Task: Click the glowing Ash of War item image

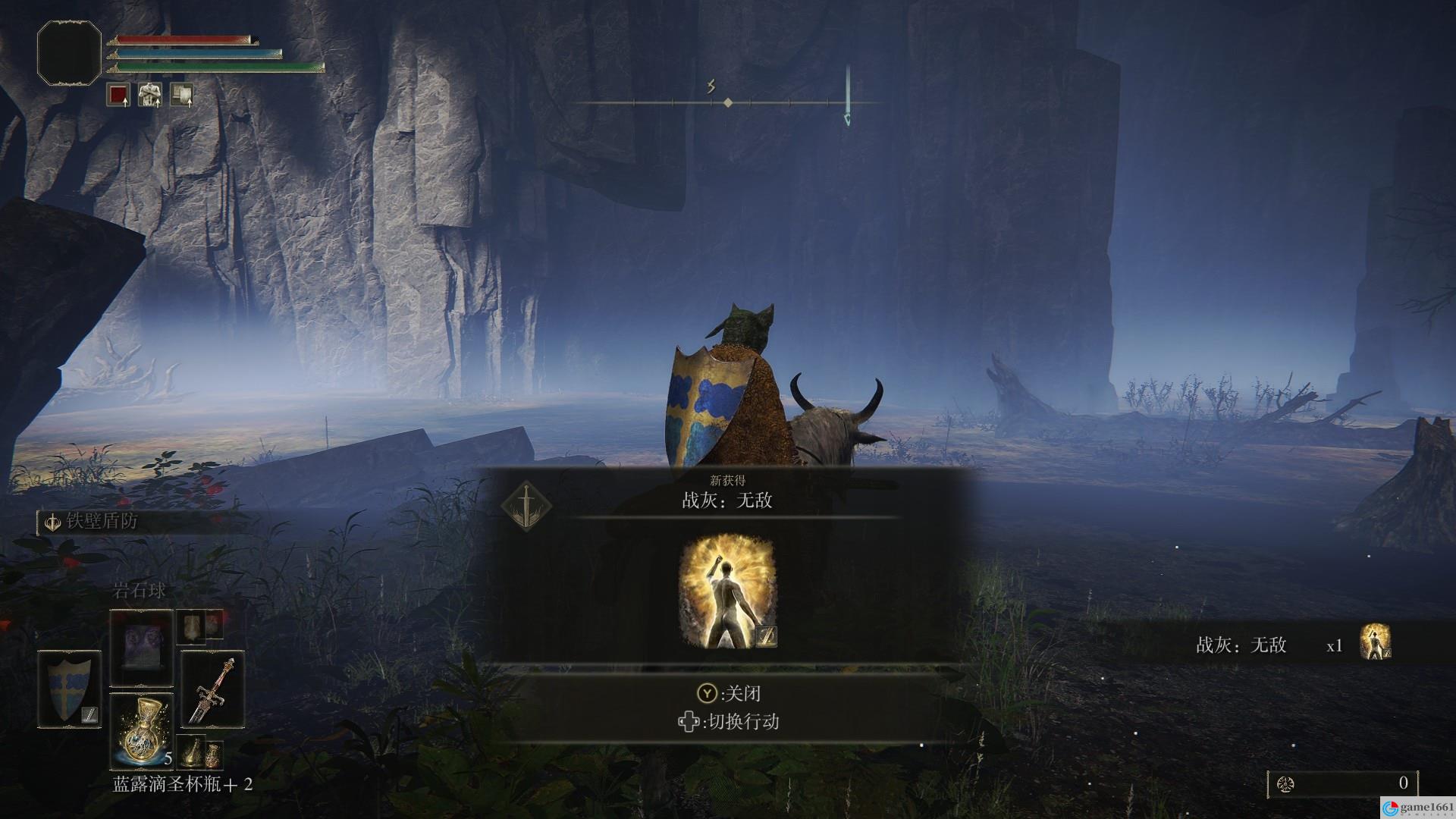Action: tap(727, 592)
